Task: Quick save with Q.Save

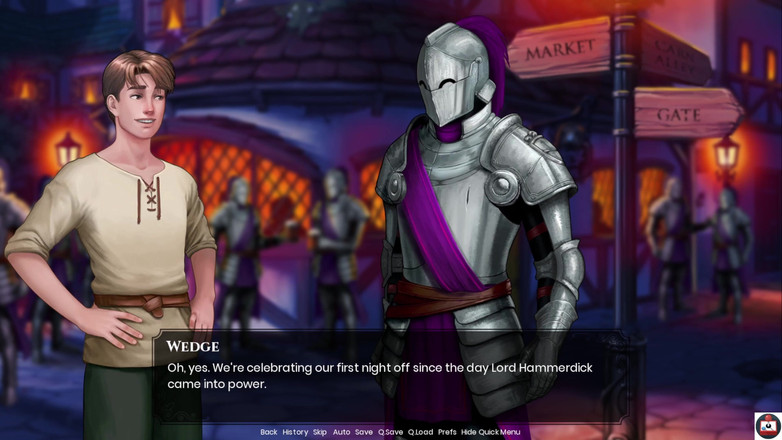Action: click(x=390, y=432)
